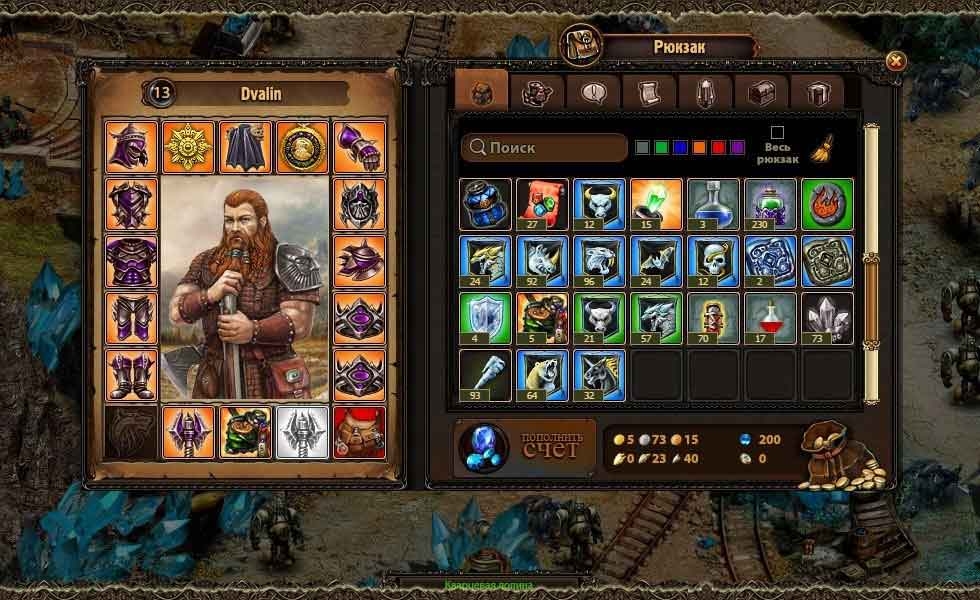This screenshot has height=600, width=980.
Task: Choose the green color filter swatch
Action: (x=662, y=147)
